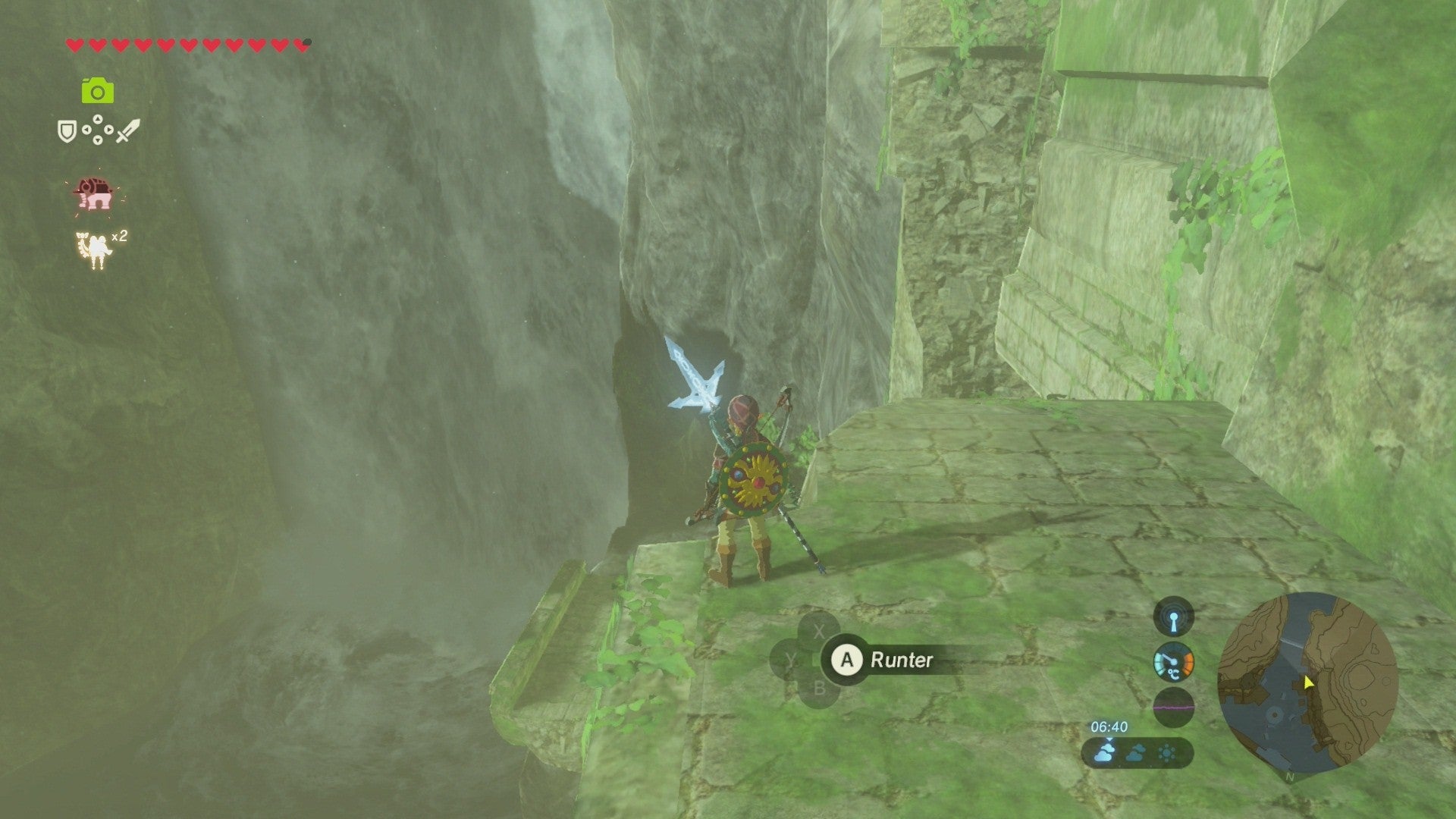Click the sword swap icon

(127, 133)
